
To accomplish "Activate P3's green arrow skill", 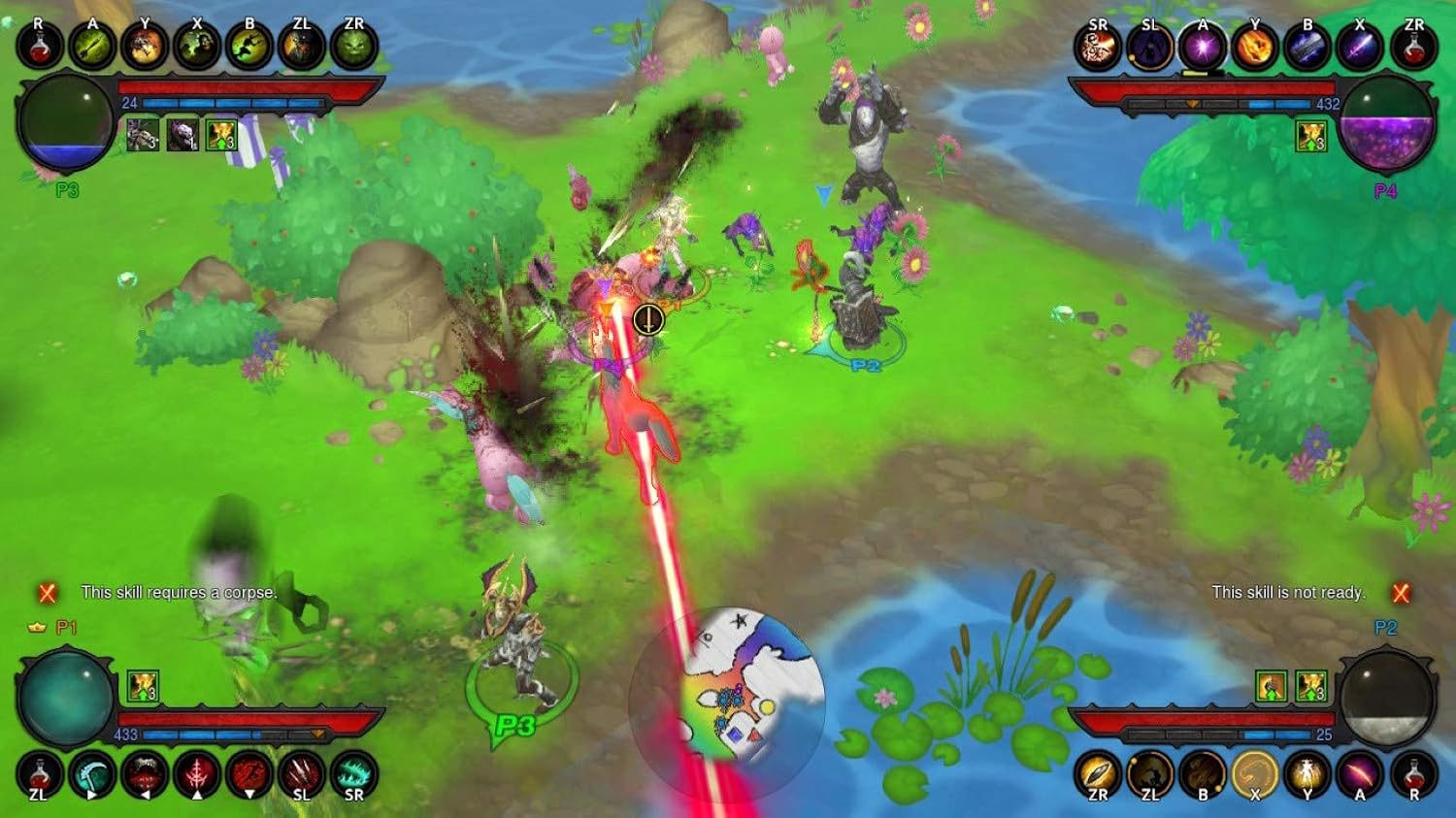I will pyautogui.click(x=92, y=46).
